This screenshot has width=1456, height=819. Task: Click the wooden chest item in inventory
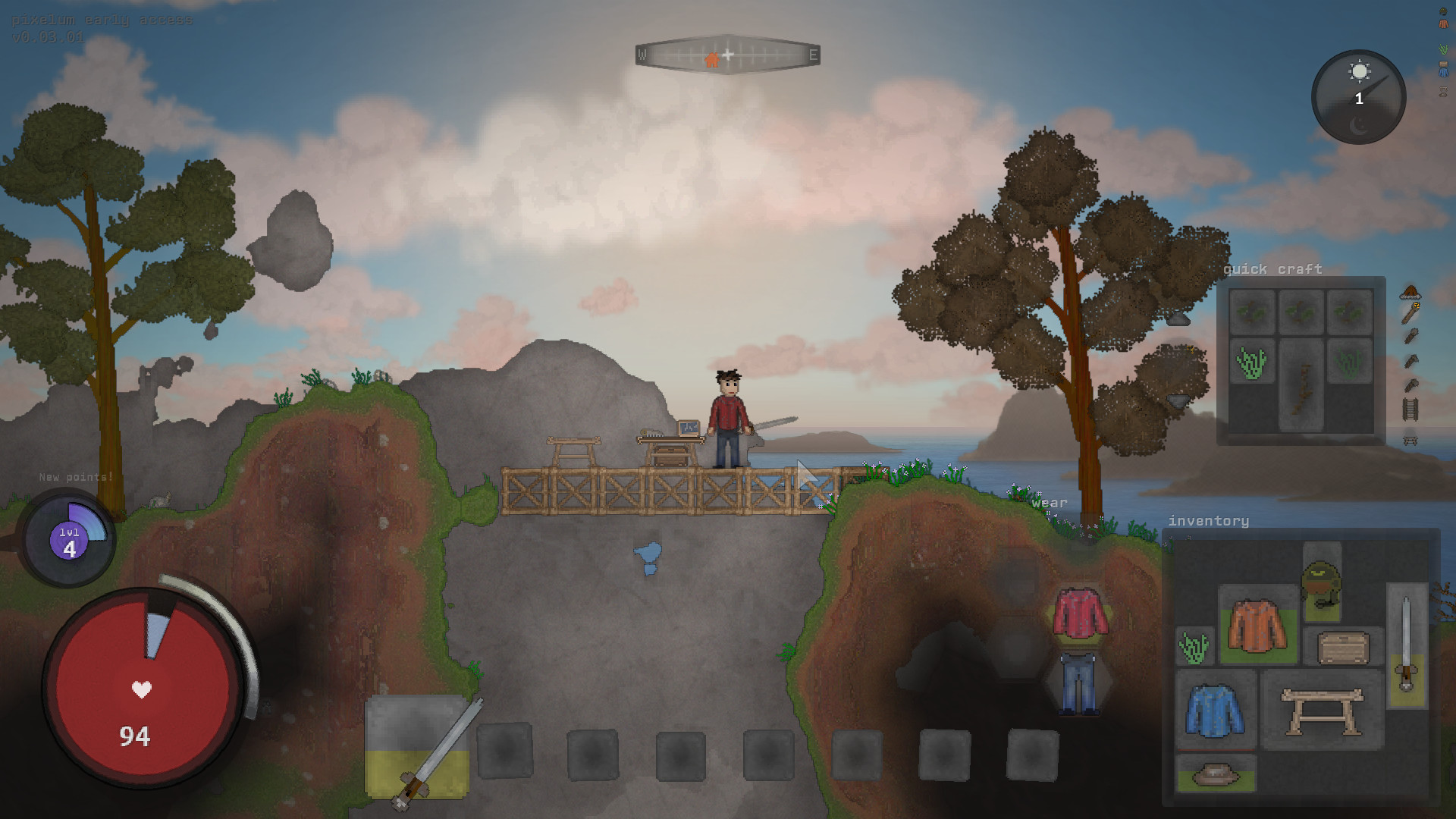click(x=1344, y=645)
